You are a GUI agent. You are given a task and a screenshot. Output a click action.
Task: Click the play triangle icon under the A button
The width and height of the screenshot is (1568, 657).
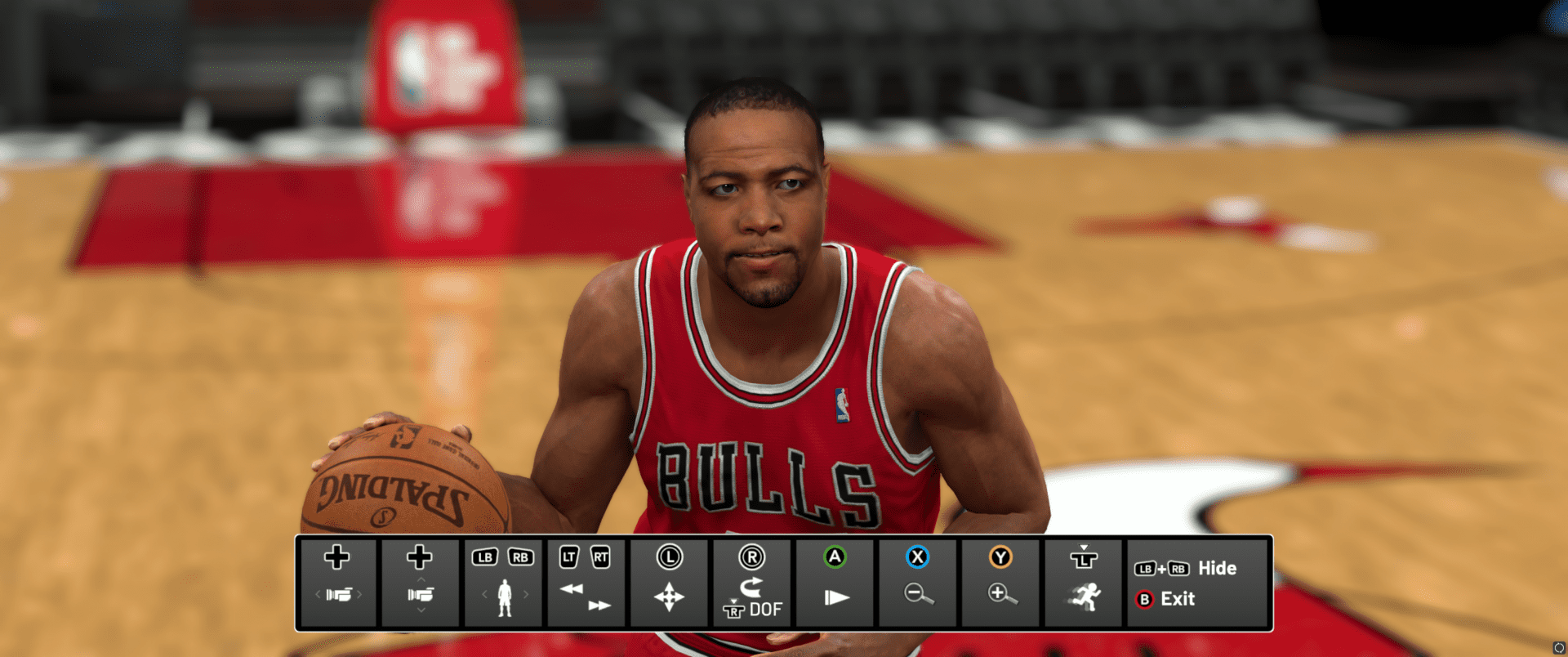(835, 598)
